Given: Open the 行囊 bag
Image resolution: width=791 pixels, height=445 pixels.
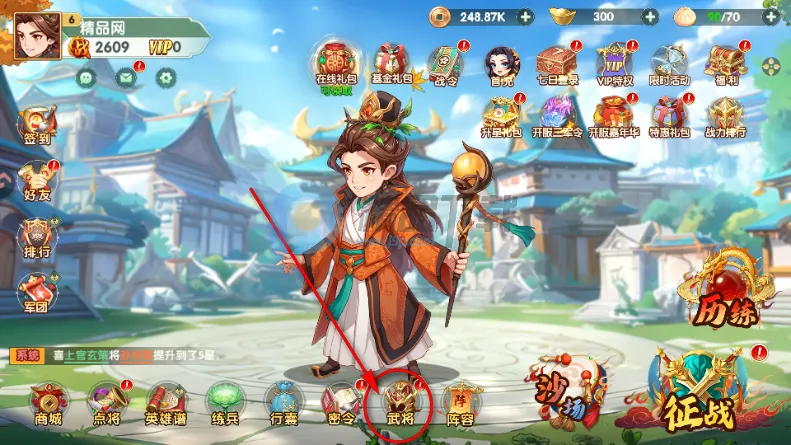Looking at the screenshot, I should coord(283,404).
